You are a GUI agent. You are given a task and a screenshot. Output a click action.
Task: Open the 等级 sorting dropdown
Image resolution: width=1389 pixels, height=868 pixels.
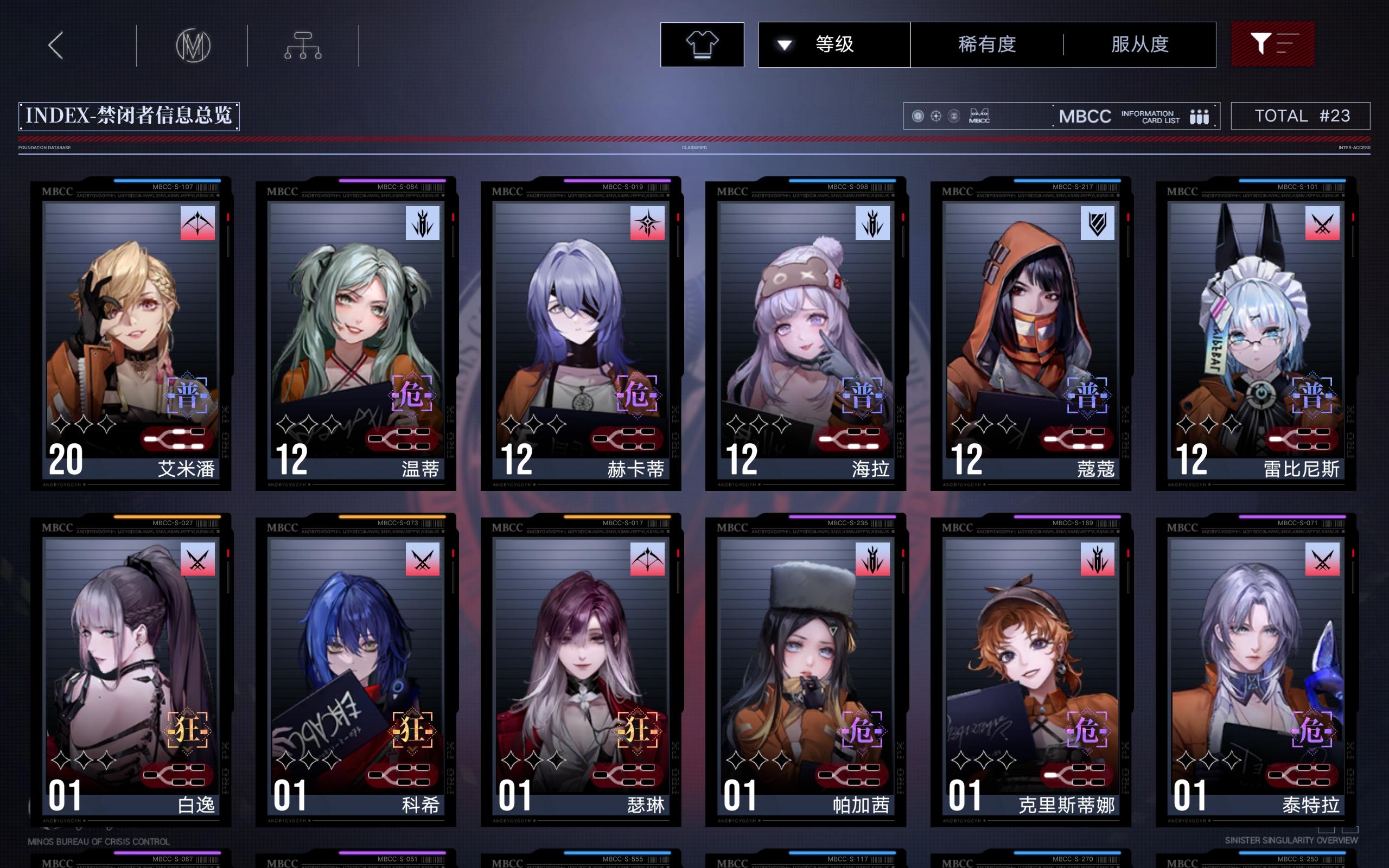click(832, 44)
